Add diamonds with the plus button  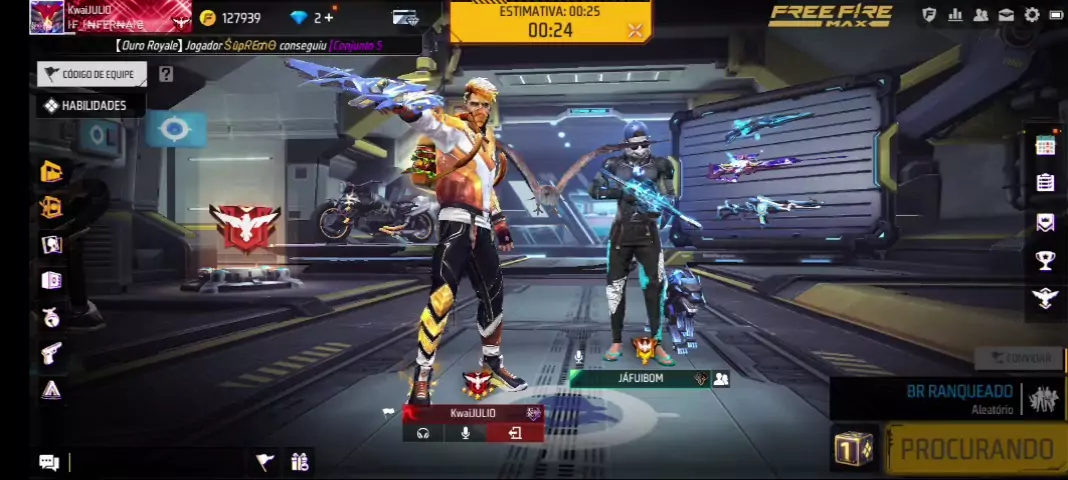(329, 17)
